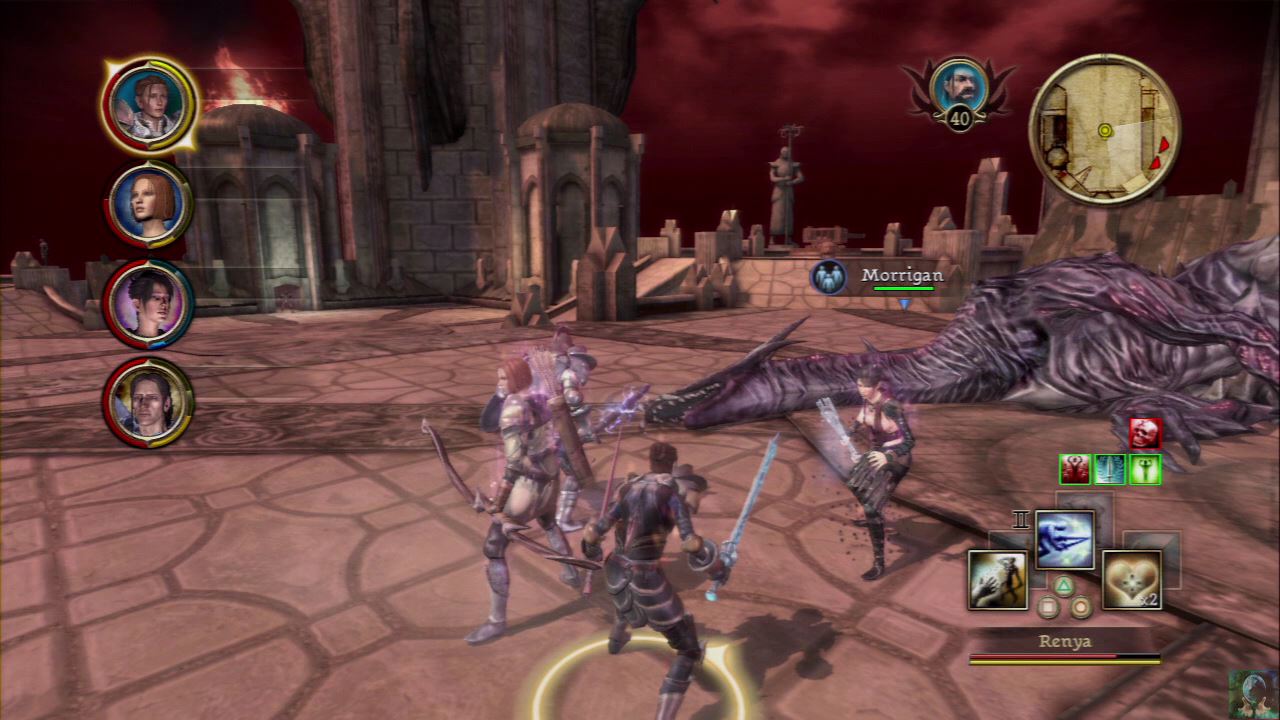Click the red skull status icon
This screenshot has height=720, width=1280.
[x=1145, y=433]
